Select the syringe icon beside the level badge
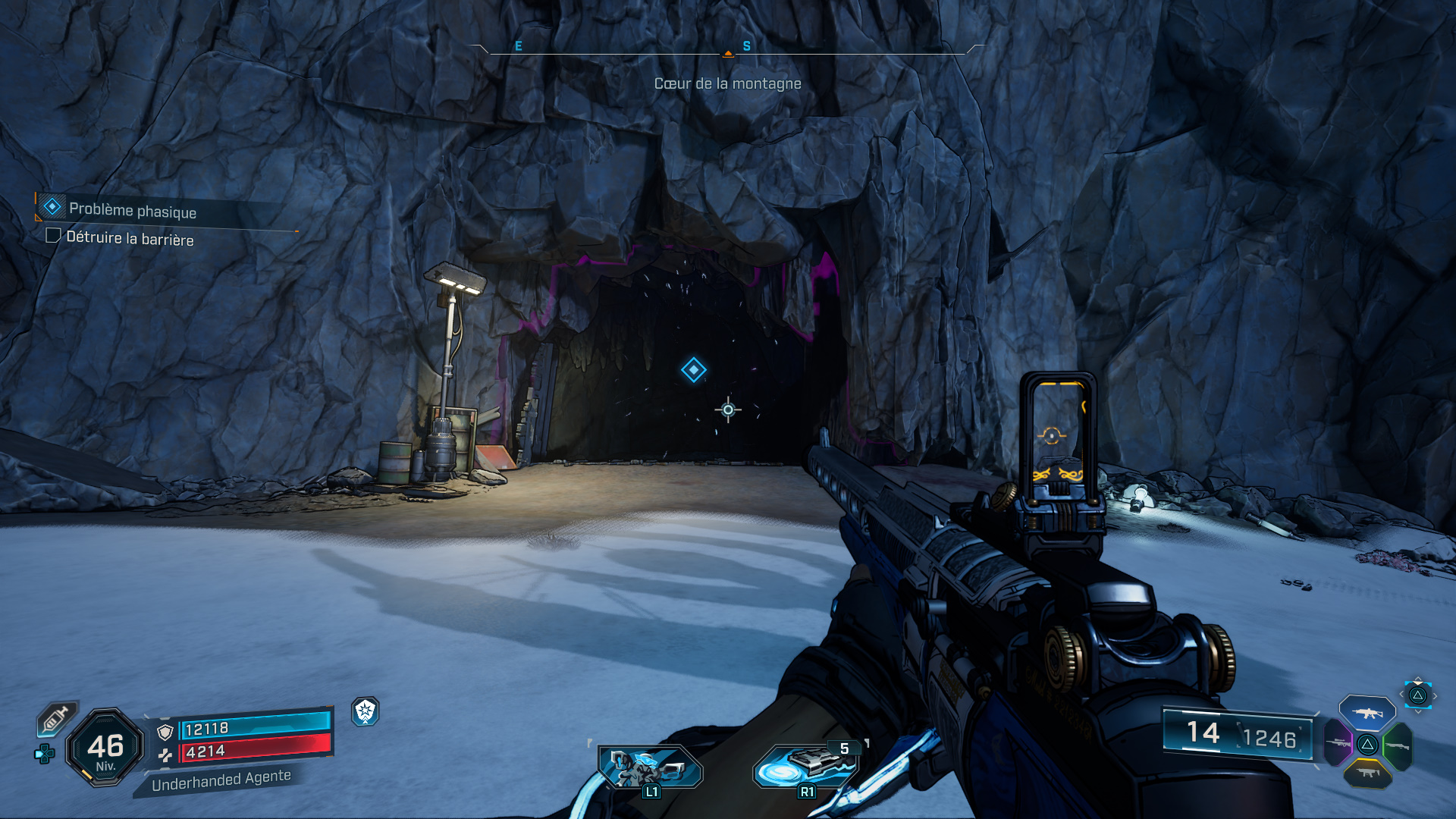This screenshot has height=819, width=1456. tap(56, 718)
